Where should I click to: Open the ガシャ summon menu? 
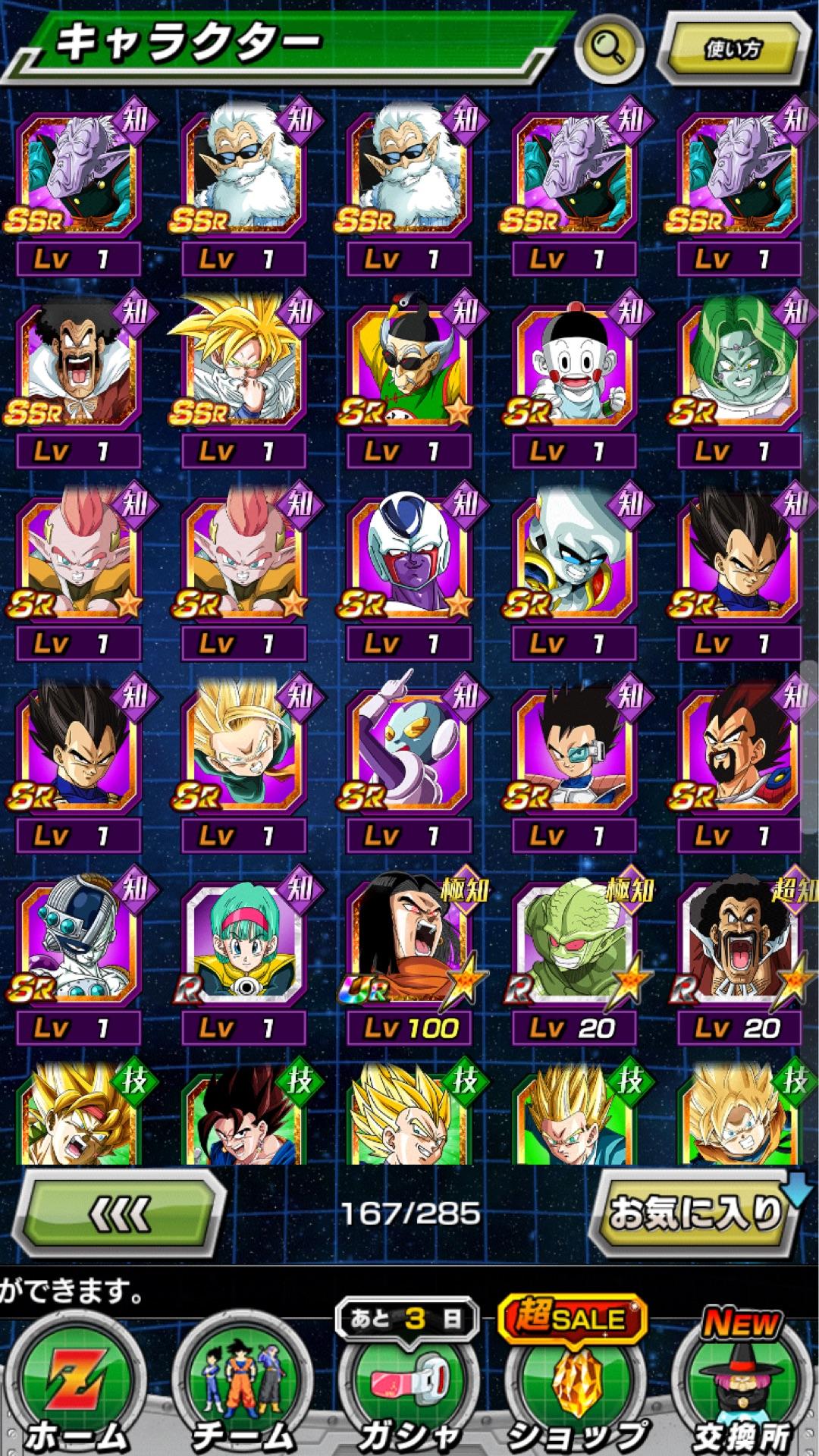(x=408, y=1389)
